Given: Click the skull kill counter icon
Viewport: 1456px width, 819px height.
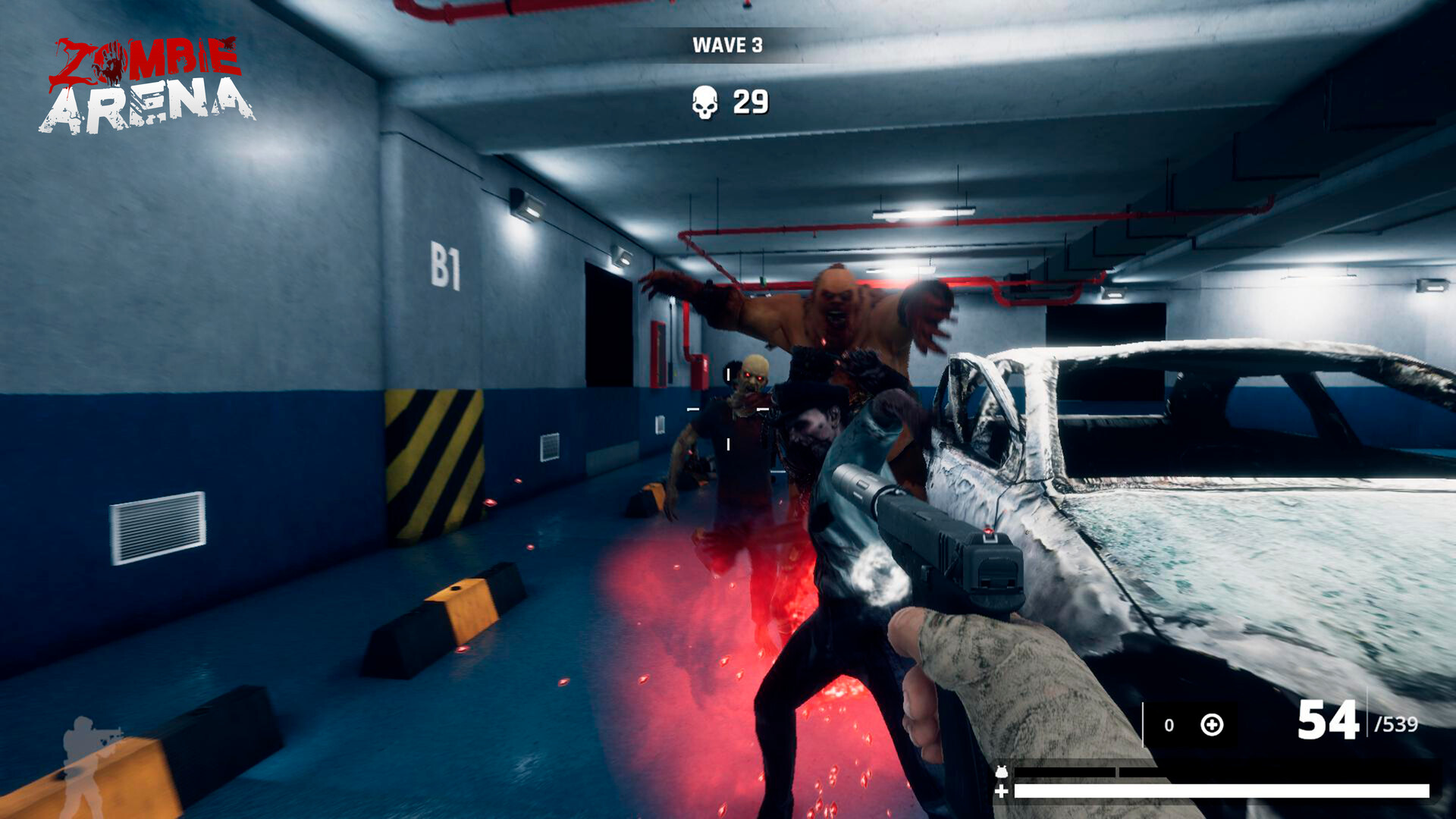Looking at the screenshot, I should pos(704,102).
